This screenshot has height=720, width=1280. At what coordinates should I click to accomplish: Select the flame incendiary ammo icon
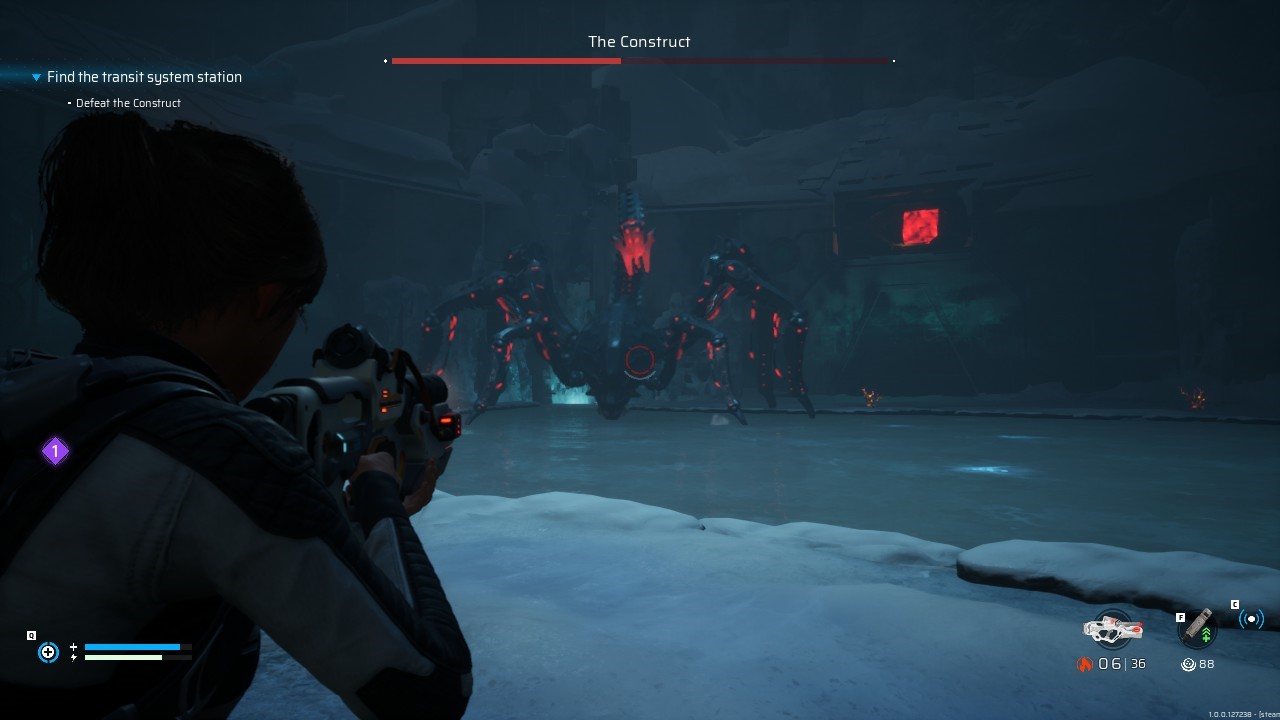point(1085,663)
